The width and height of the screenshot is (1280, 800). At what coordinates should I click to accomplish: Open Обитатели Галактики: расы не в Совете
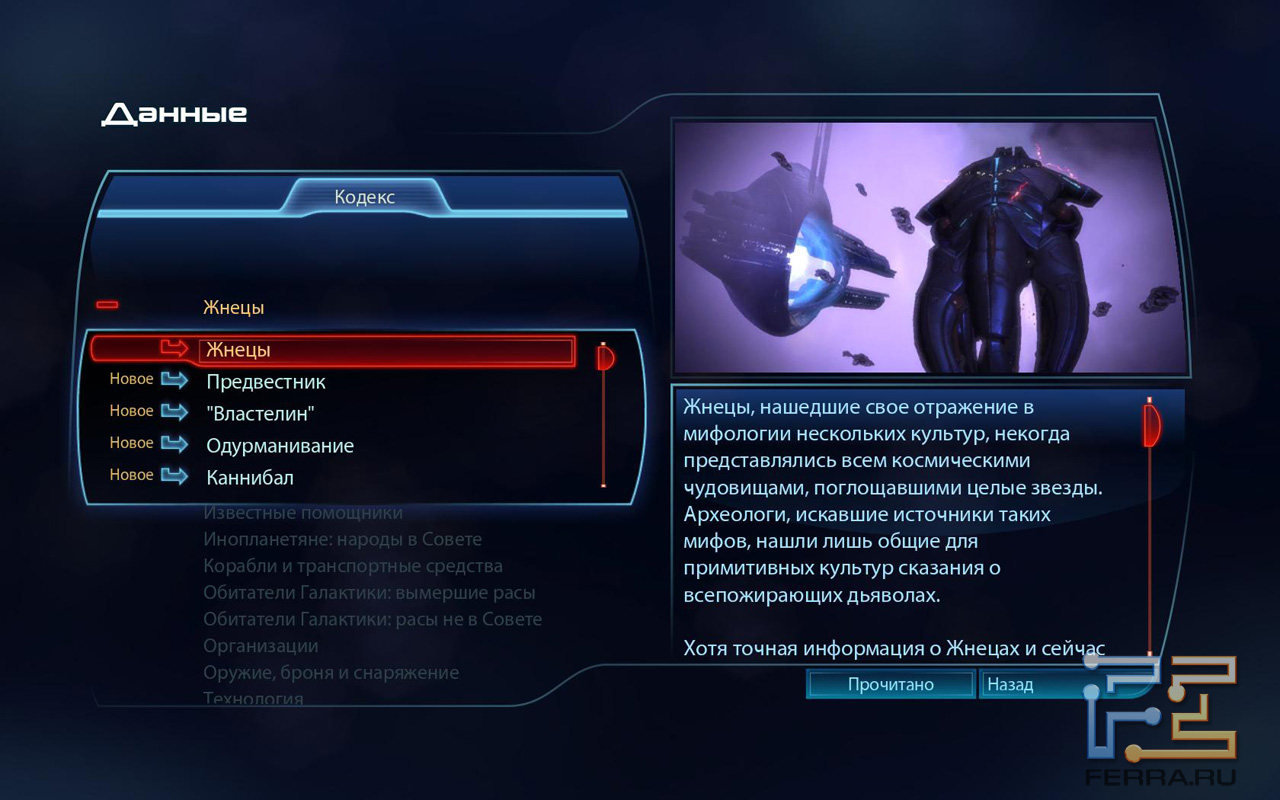(x=372, y=620)
